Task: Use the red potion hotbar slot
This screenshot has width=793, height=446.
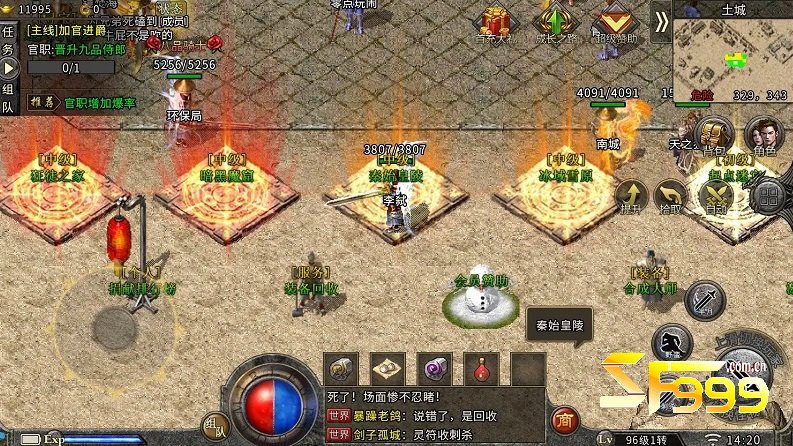Action: tap(484, 367)
